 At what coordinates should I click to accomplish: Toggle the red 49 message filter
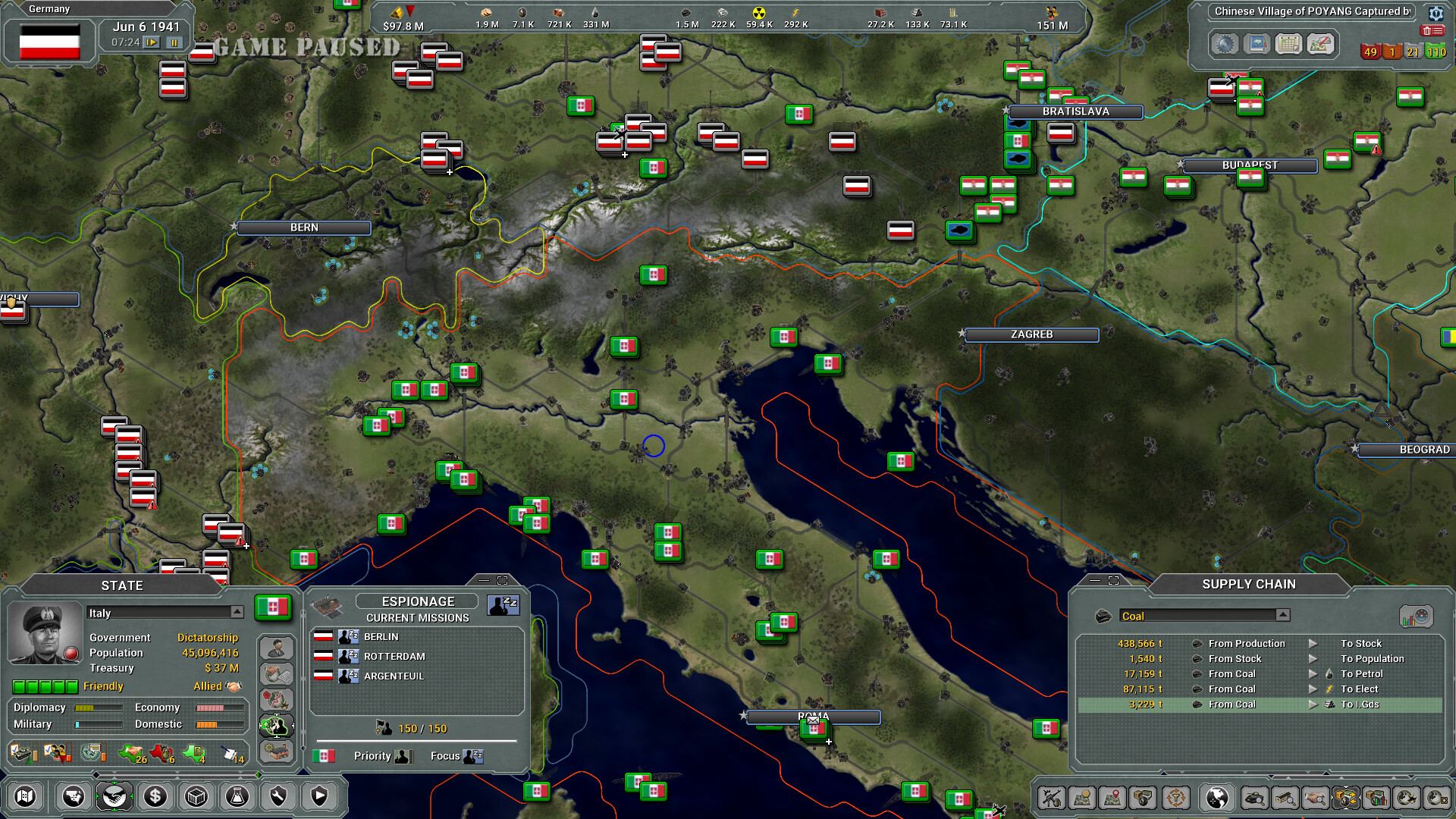pyautogui.click(x=1371, y=52)
